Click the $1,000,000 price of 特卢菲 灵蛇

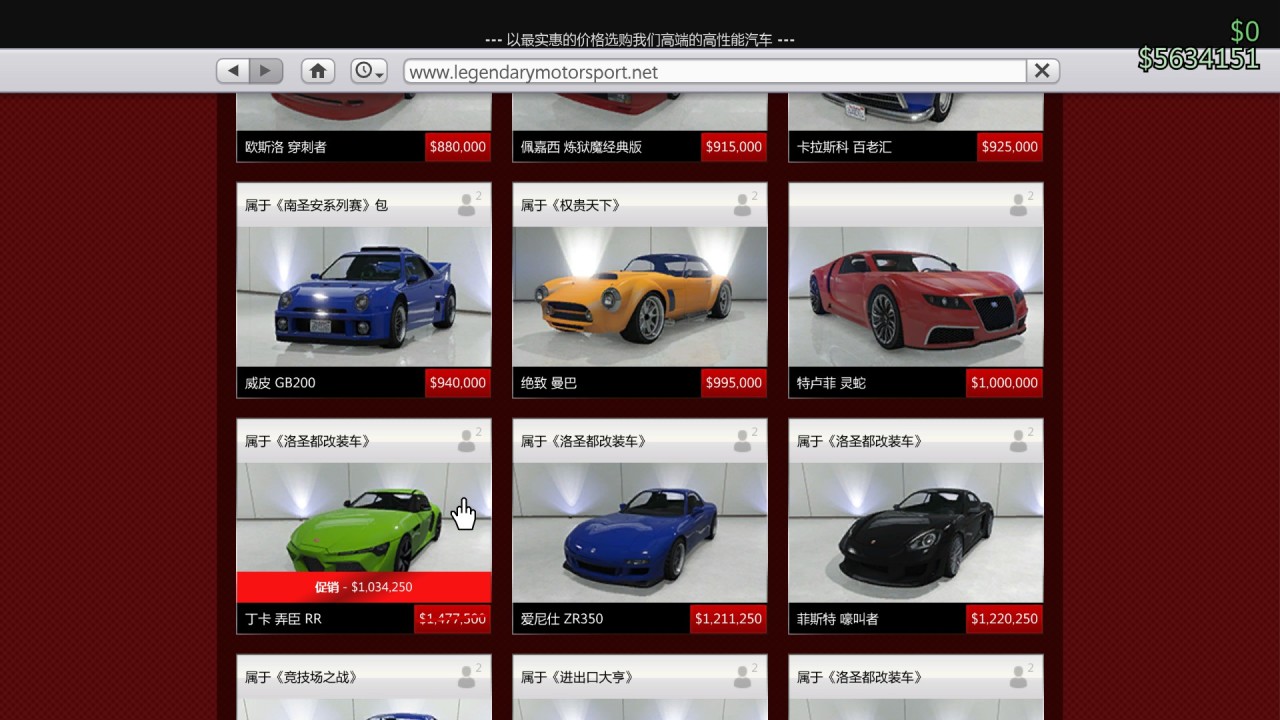click(x=1004, y=382)
